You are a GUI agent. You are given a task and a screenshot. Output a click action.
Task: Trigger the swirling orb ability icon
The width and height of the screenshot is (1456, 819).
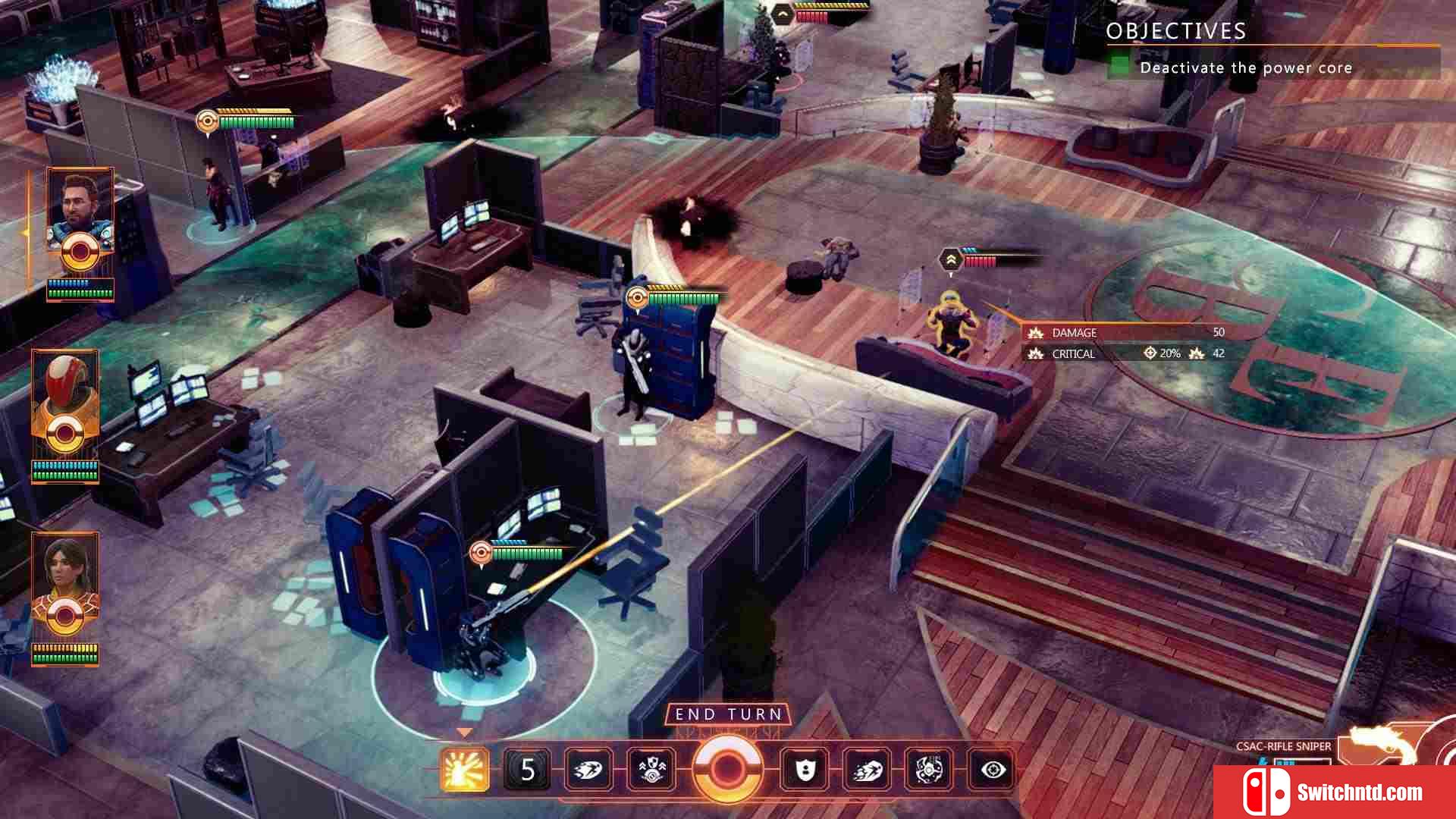[929, 770]
